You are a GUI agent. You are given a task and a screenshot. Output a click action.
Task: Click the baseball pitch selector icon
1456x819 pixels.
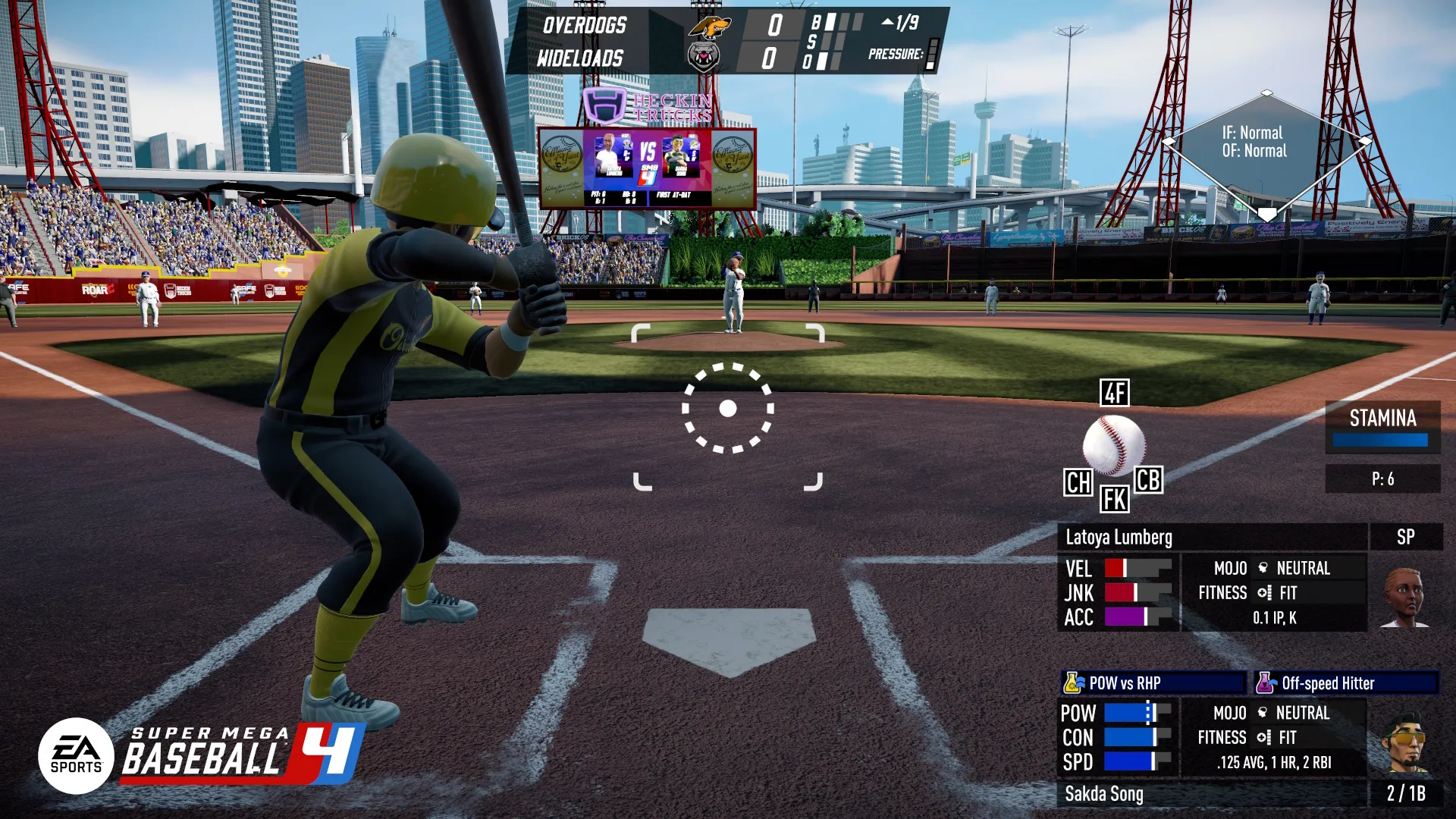(x=1113, y=445)
